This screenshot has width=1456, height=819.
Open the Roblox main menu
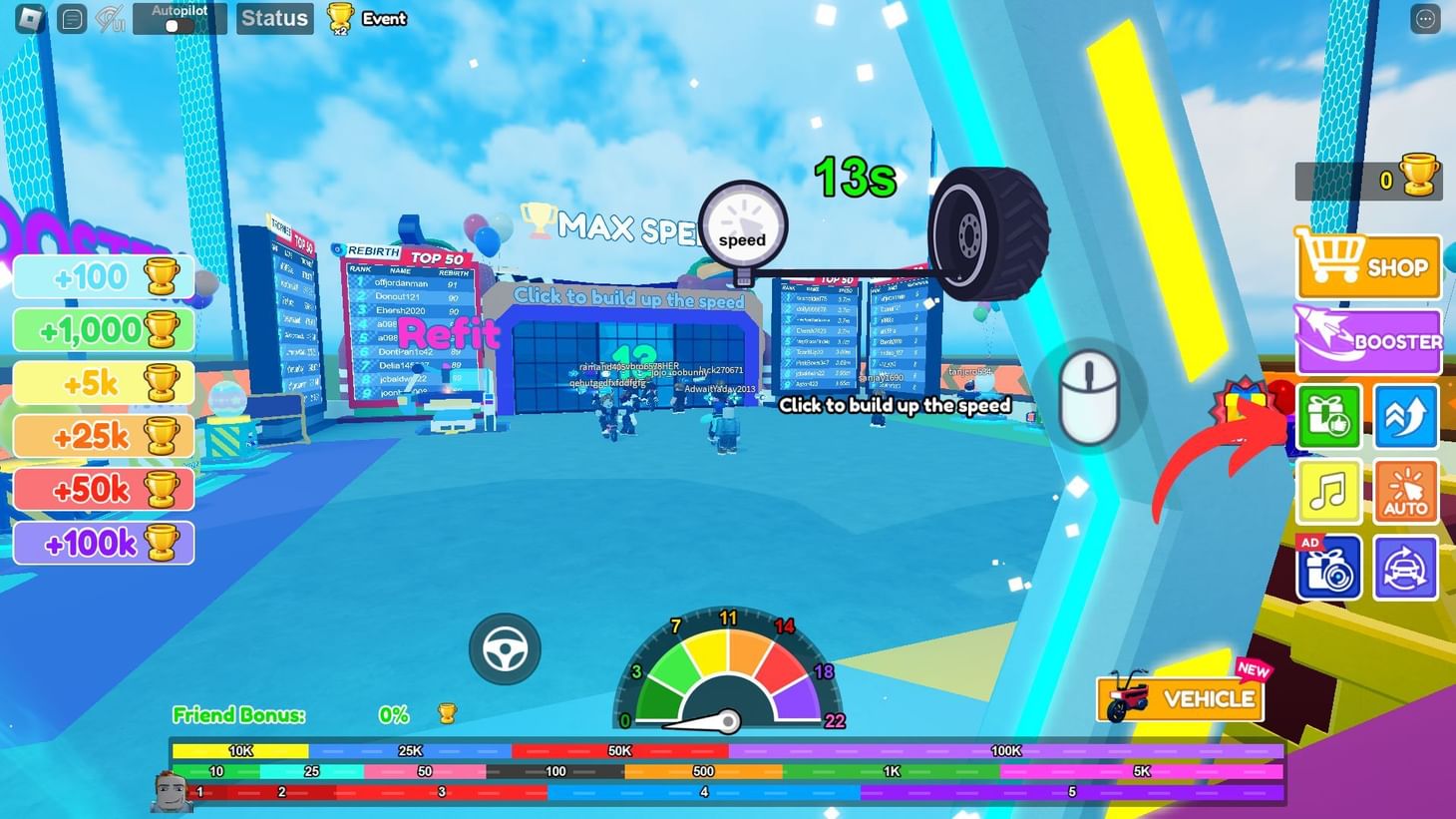tap(28, 18)
